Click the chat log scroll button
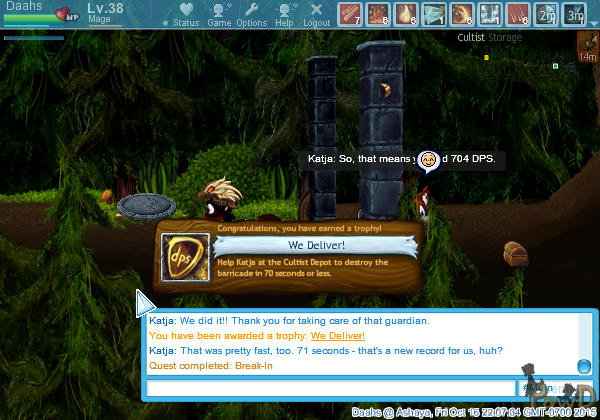Viewport: 600px width, 420px height. (584, 366)
